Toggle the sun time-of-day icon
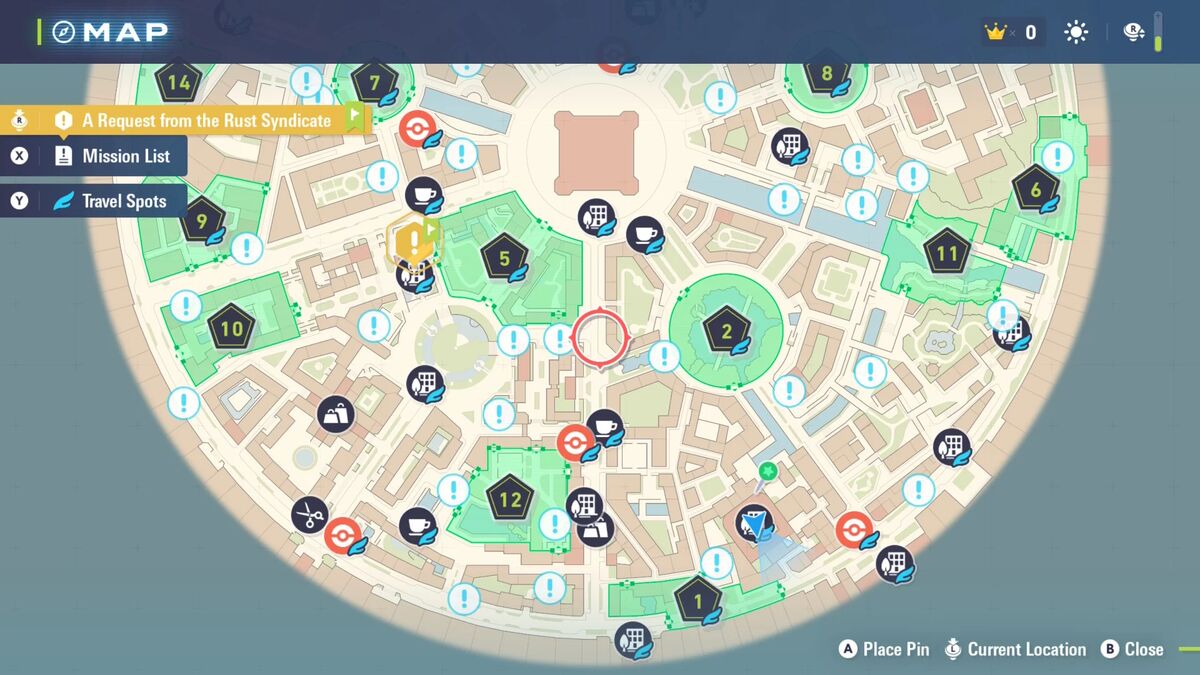 point(1076,32)
